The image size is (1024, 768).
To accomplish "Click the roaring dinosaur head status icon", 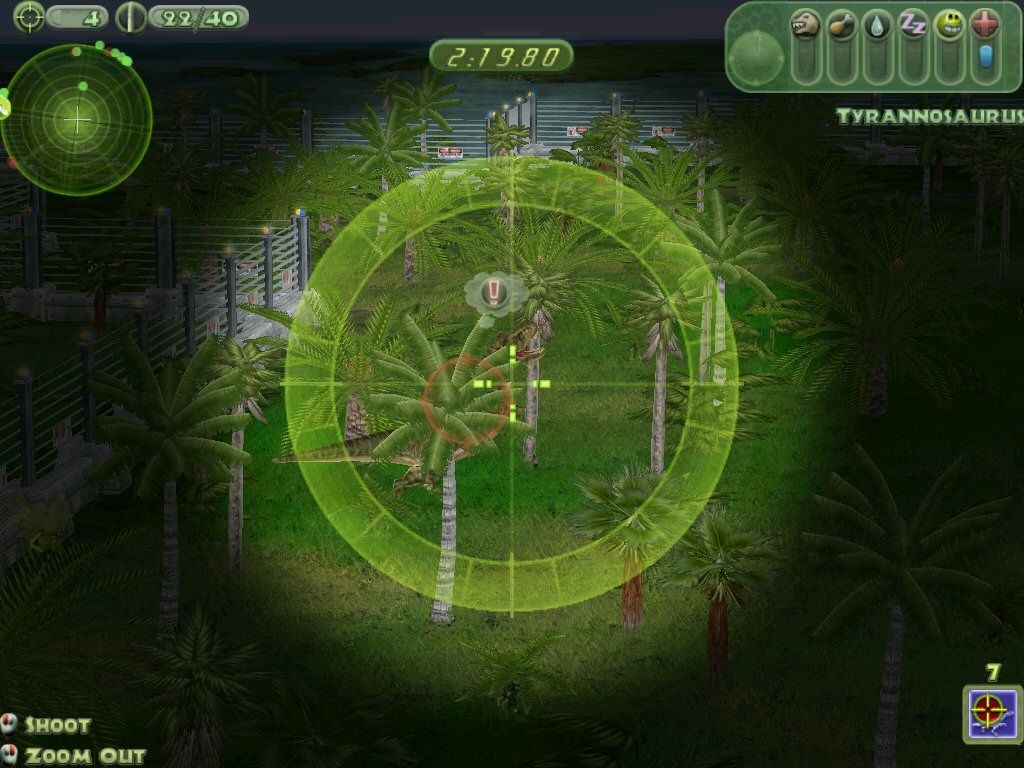I will point(805,25).
